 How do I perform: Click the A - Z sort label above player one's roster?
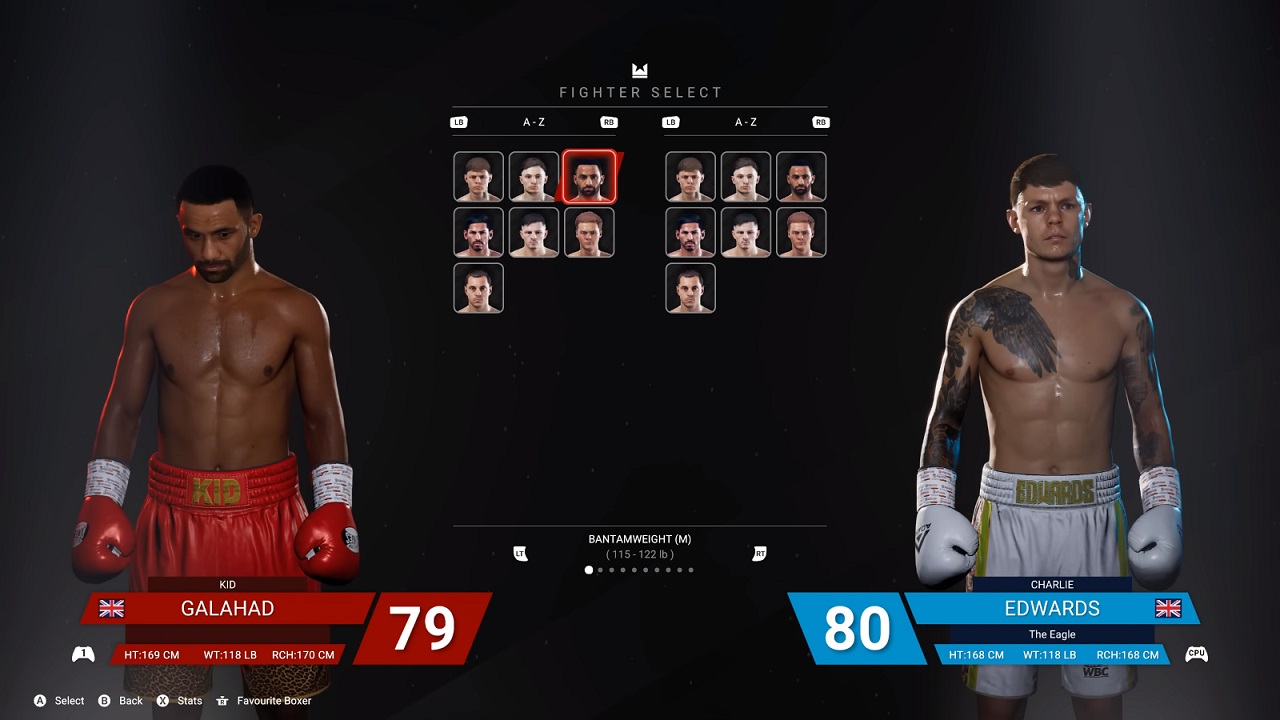click(534, 122)
